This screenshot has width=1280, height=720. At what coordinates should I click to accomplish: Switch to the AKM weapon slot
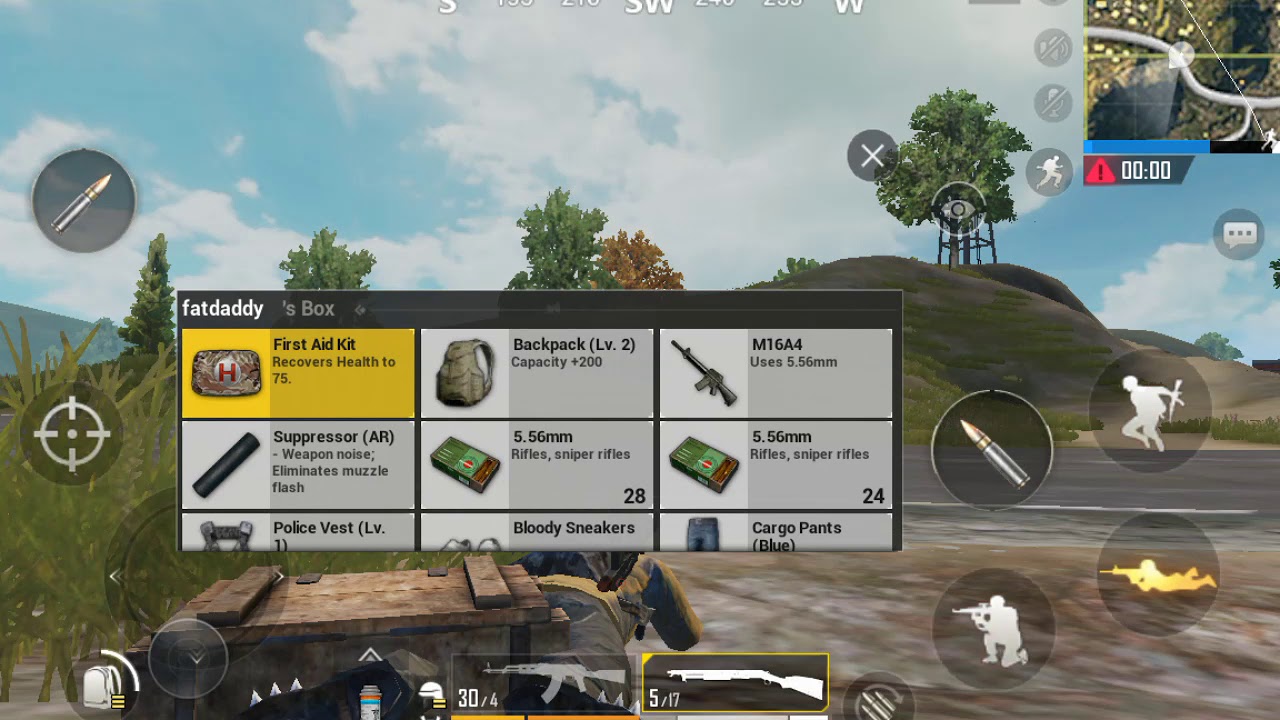pyautogui.click(x=545, y=685)
